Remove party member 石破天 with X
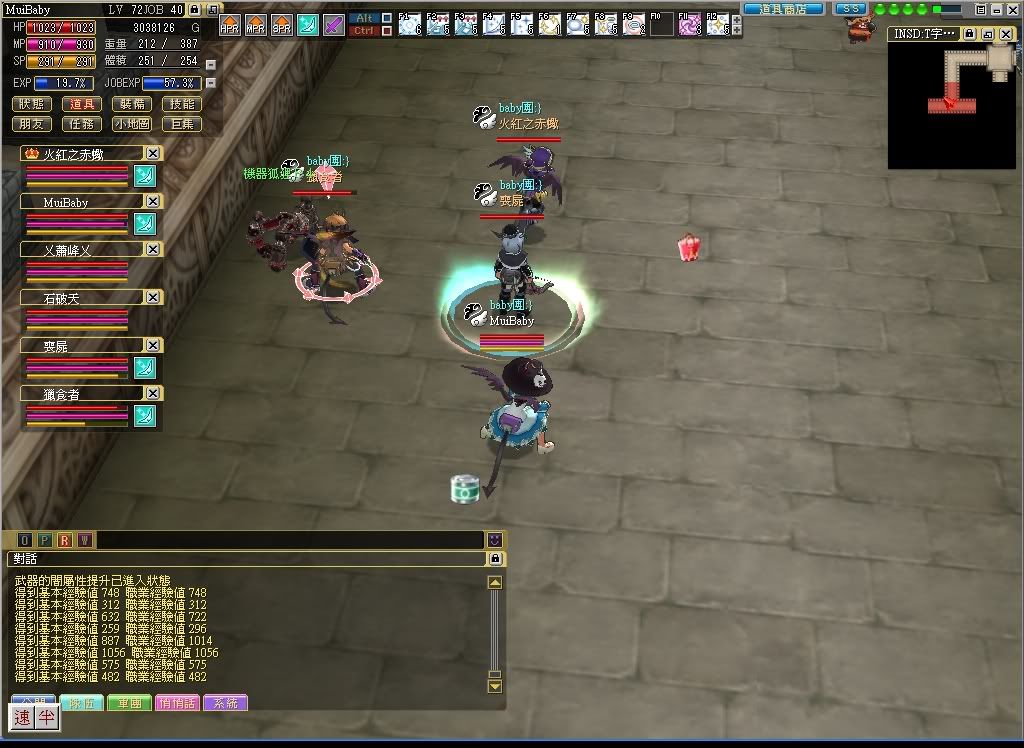This screenshot has height=748, width=1024. tap(153, 297)
